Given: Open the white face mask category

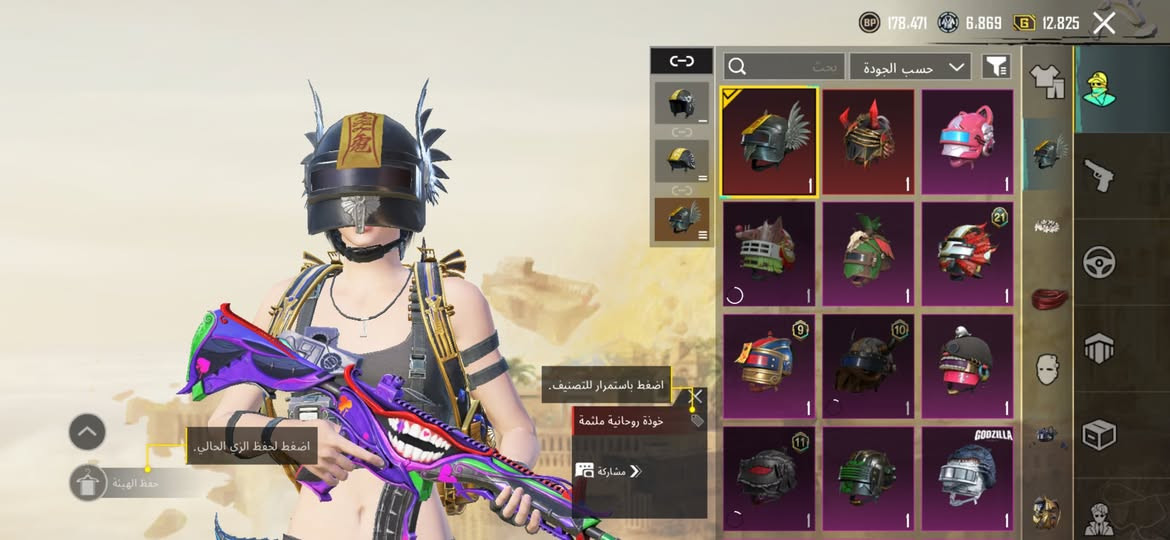Looking at the screenshot, I should 1047,369.
